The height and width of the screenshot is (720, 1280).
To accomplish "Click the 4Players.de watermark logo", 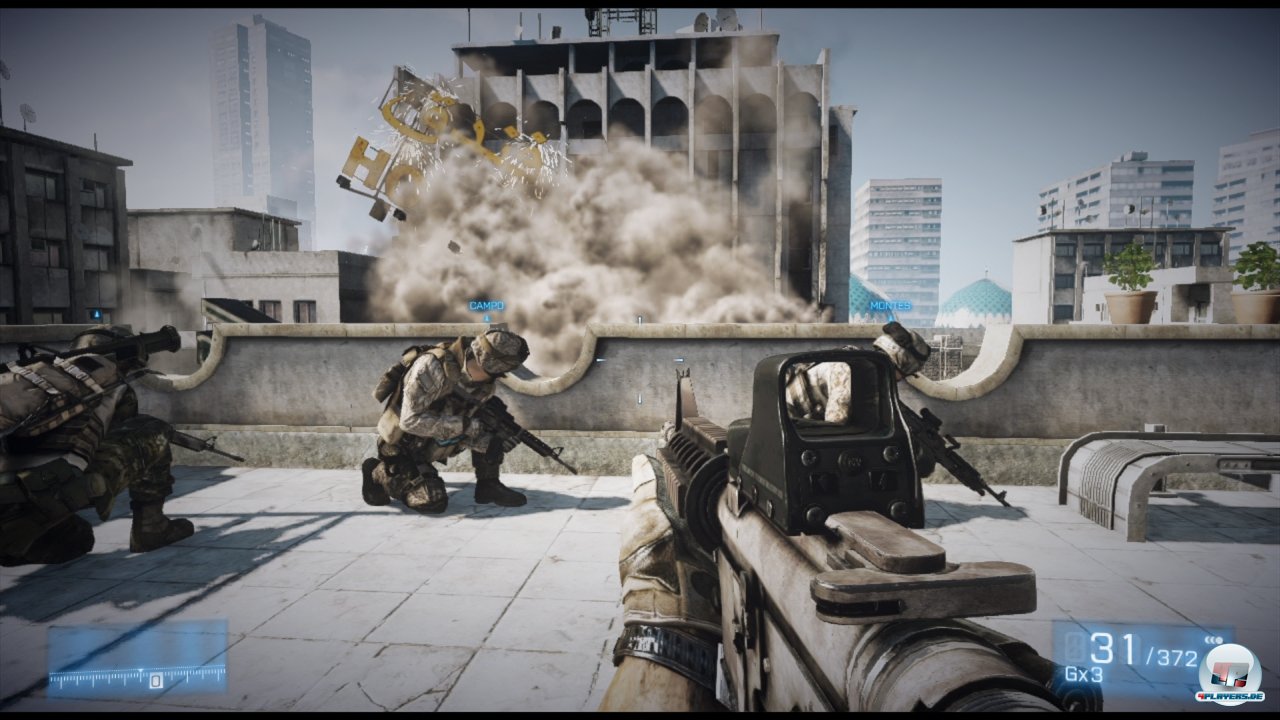I will [1229, 672].
